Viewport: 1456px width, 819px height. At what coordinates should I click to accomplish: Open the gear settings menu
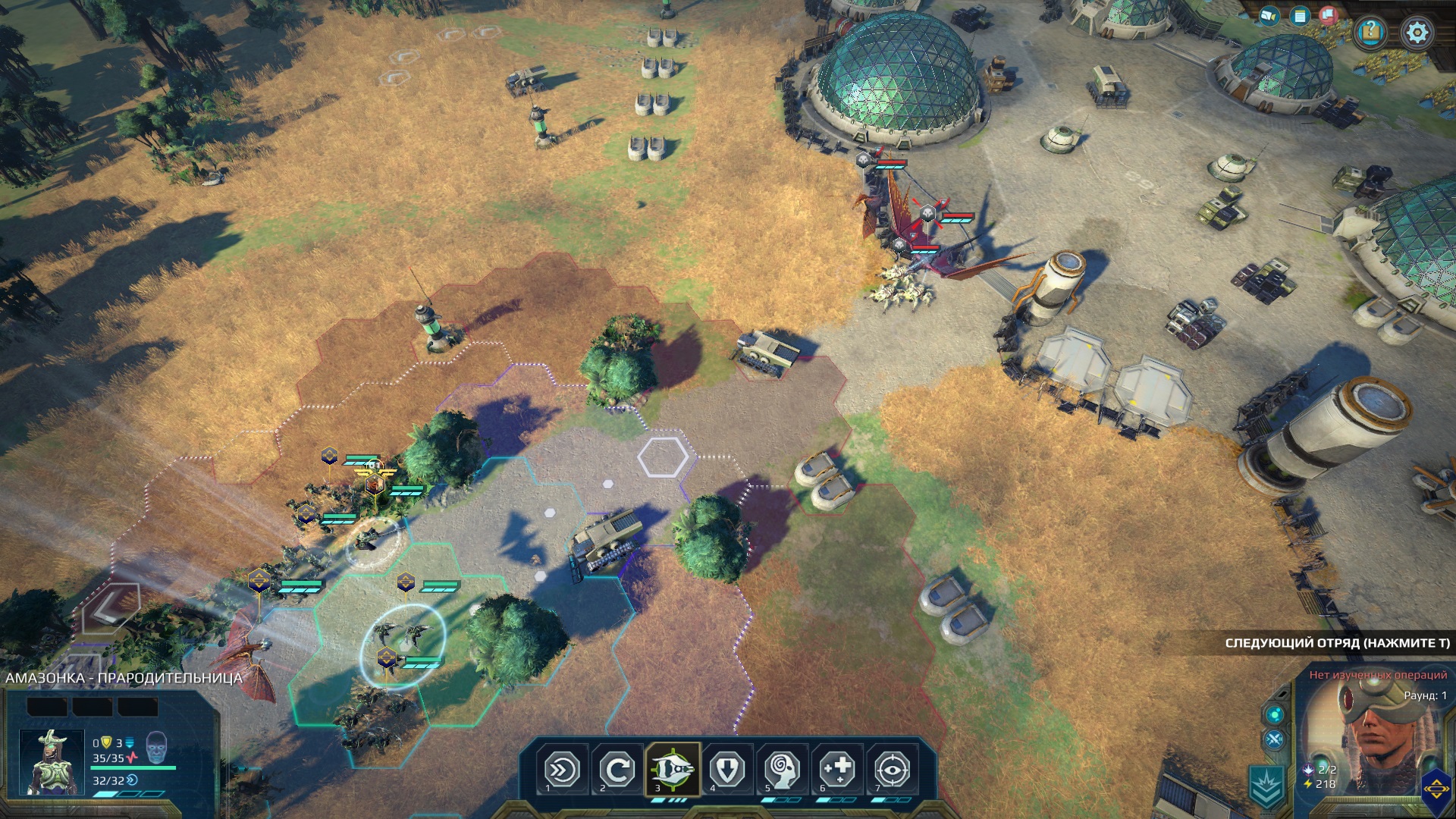[x=1417, y=33]
